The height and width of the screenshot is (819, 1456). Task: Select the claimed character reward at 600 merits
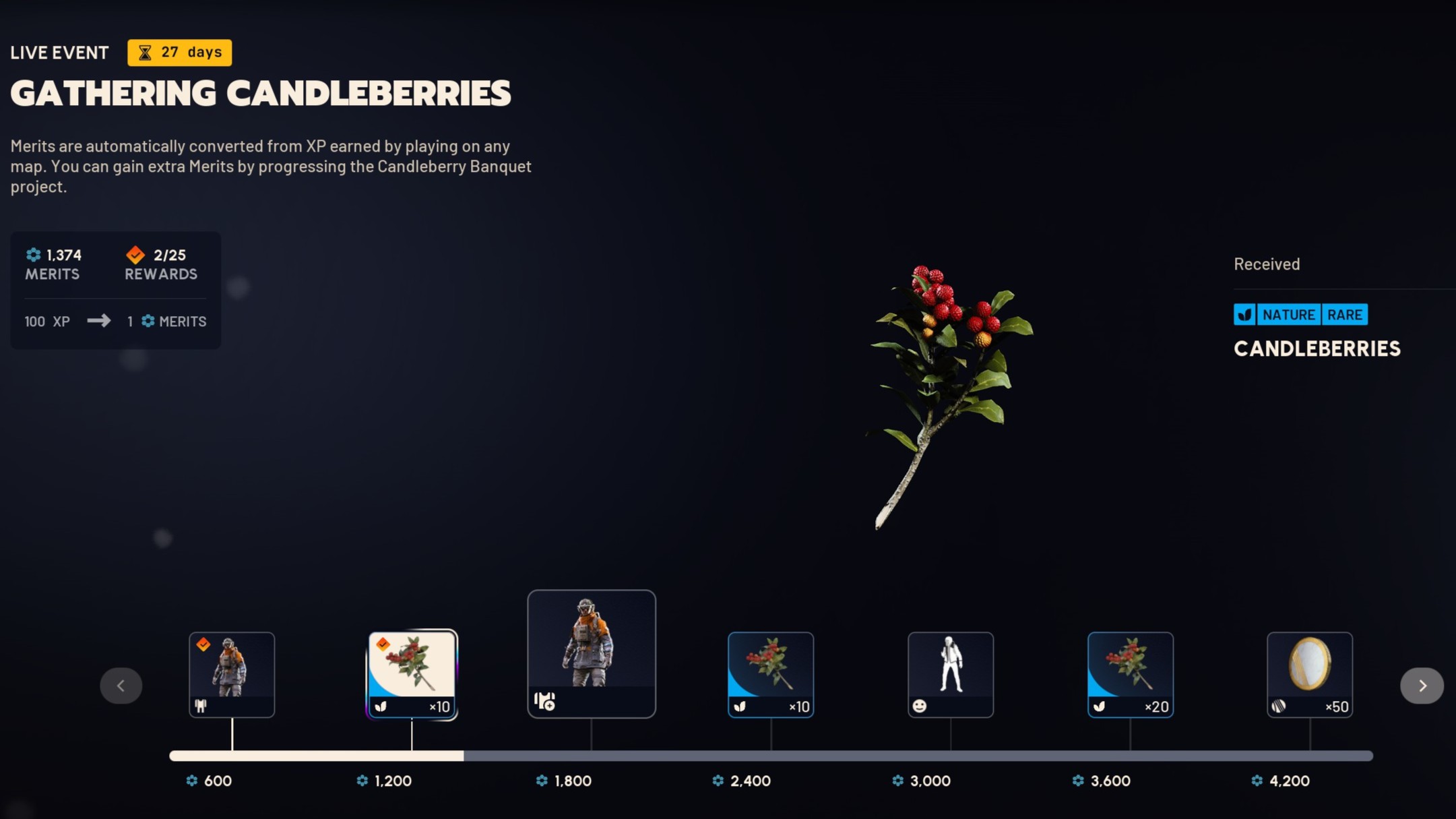[x=232, y=674]
